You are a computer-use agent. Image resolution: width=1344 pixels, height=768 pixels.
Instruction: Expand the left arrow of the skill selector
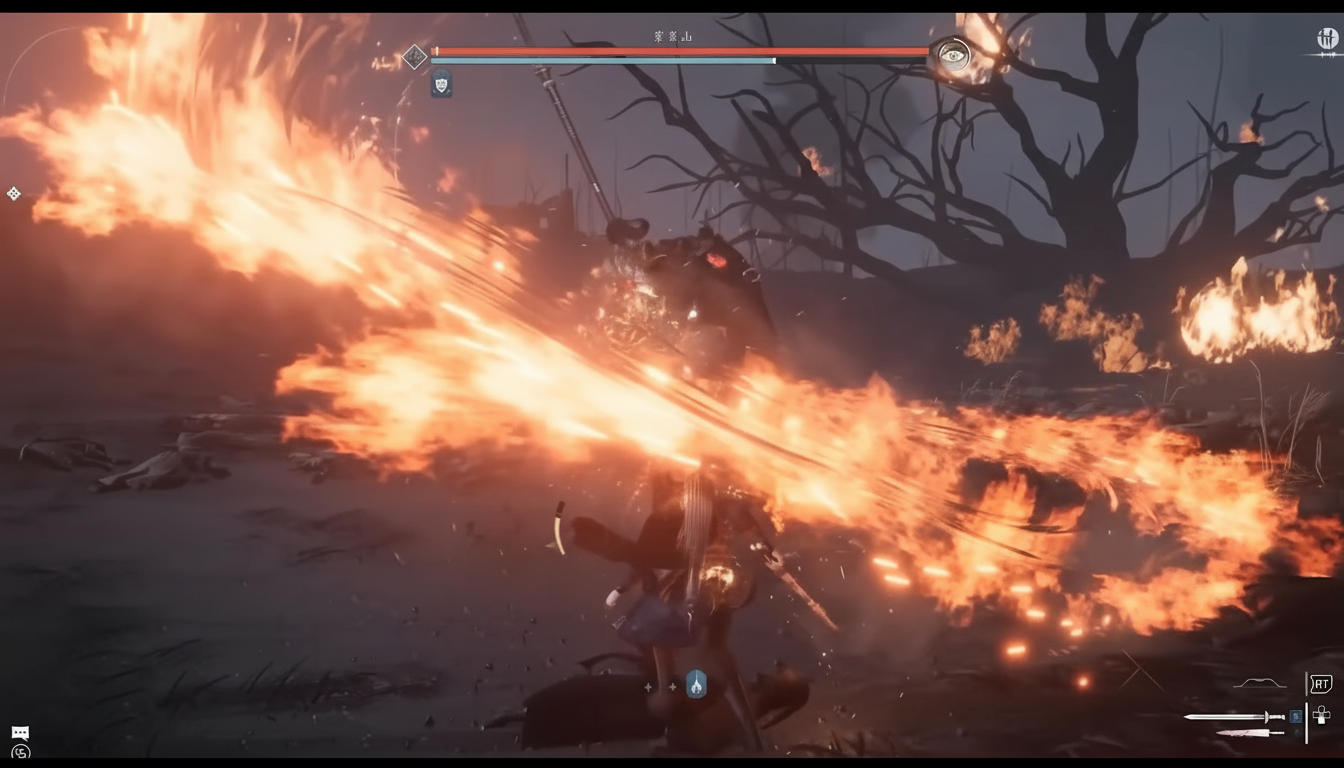point(648,686)
